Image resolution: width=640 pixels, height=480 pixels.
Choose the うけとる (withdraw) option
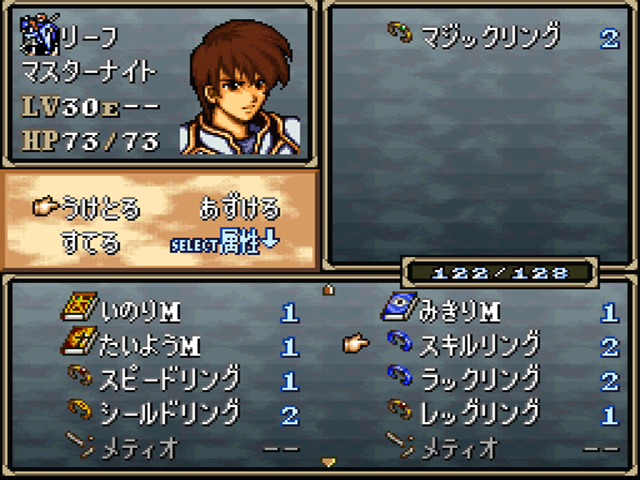pyautogui.click(x=101, y=209)
